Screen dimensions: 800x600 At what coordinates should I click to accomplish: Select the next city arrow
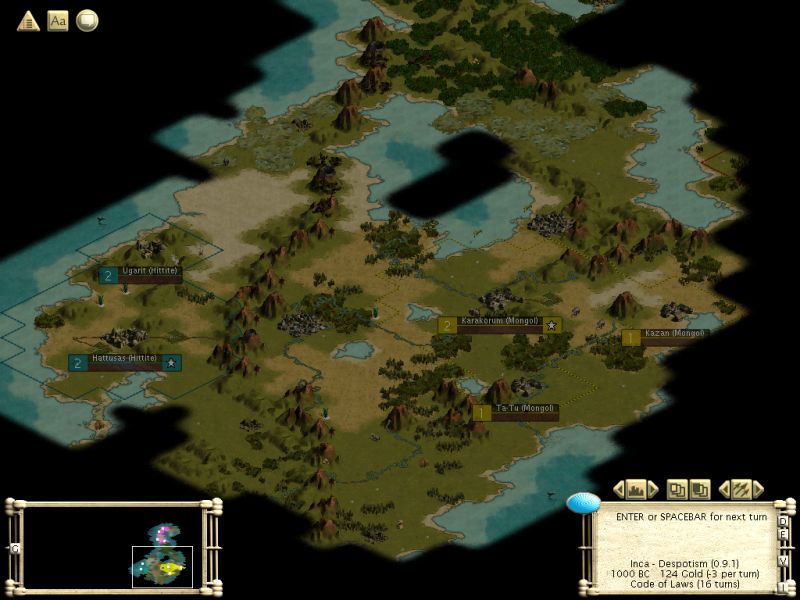(653, 489)
